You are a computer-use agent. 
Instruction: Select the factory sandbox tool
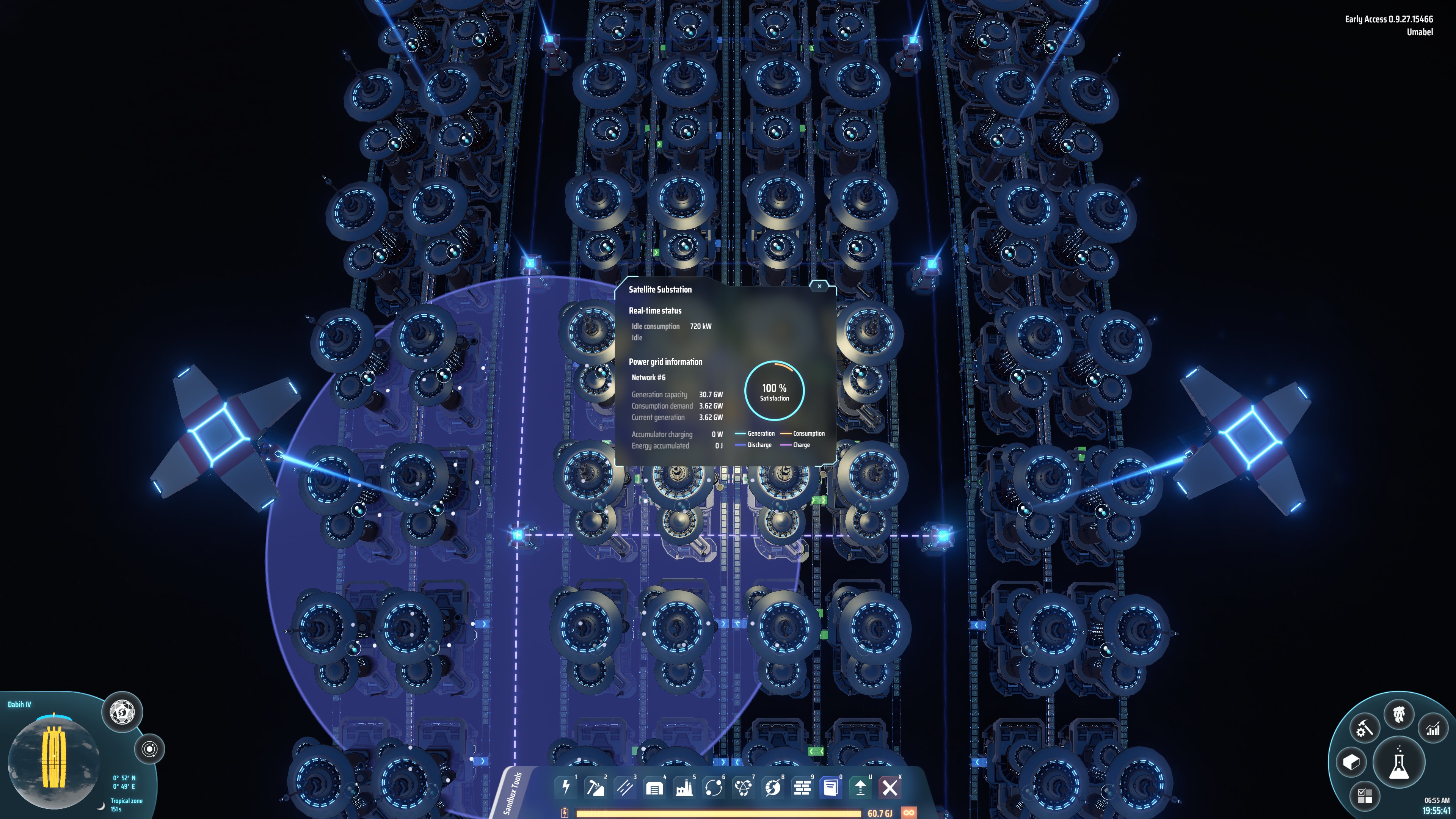click(684, 788)
